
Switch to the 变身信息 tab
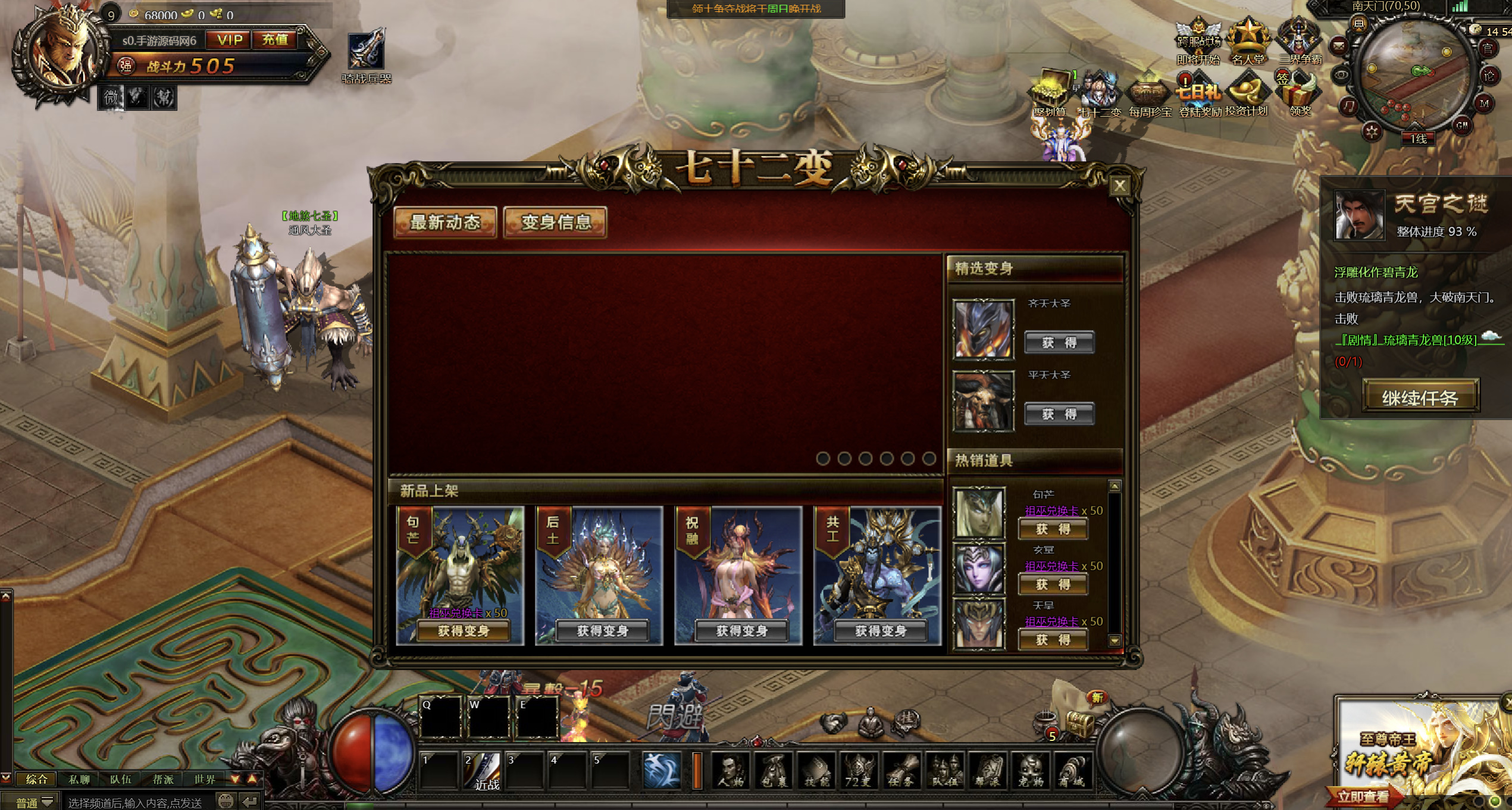(555, 223)
